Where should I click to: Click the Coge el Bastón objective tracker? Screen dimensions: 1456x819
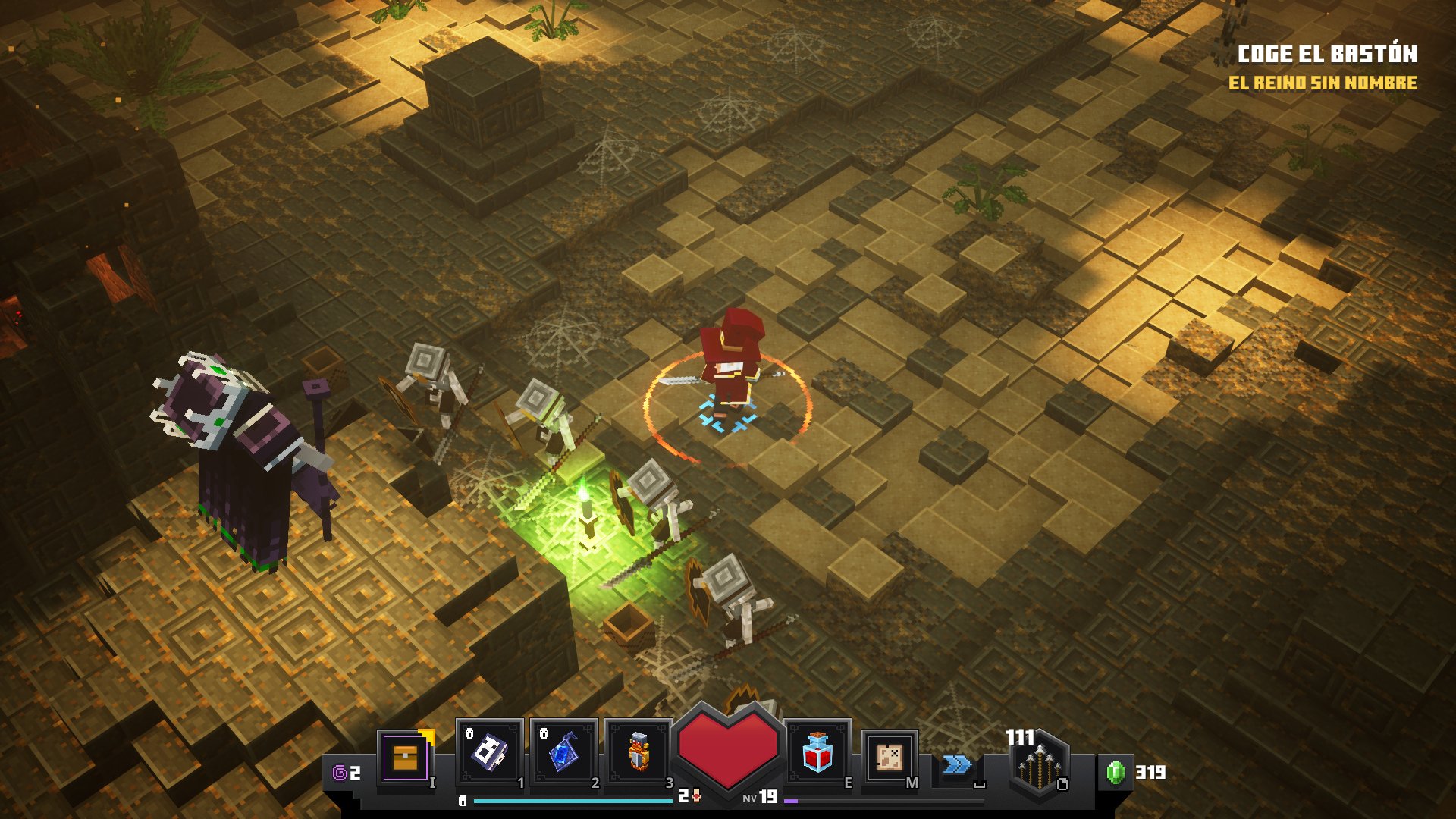[x=1327, y=54]
